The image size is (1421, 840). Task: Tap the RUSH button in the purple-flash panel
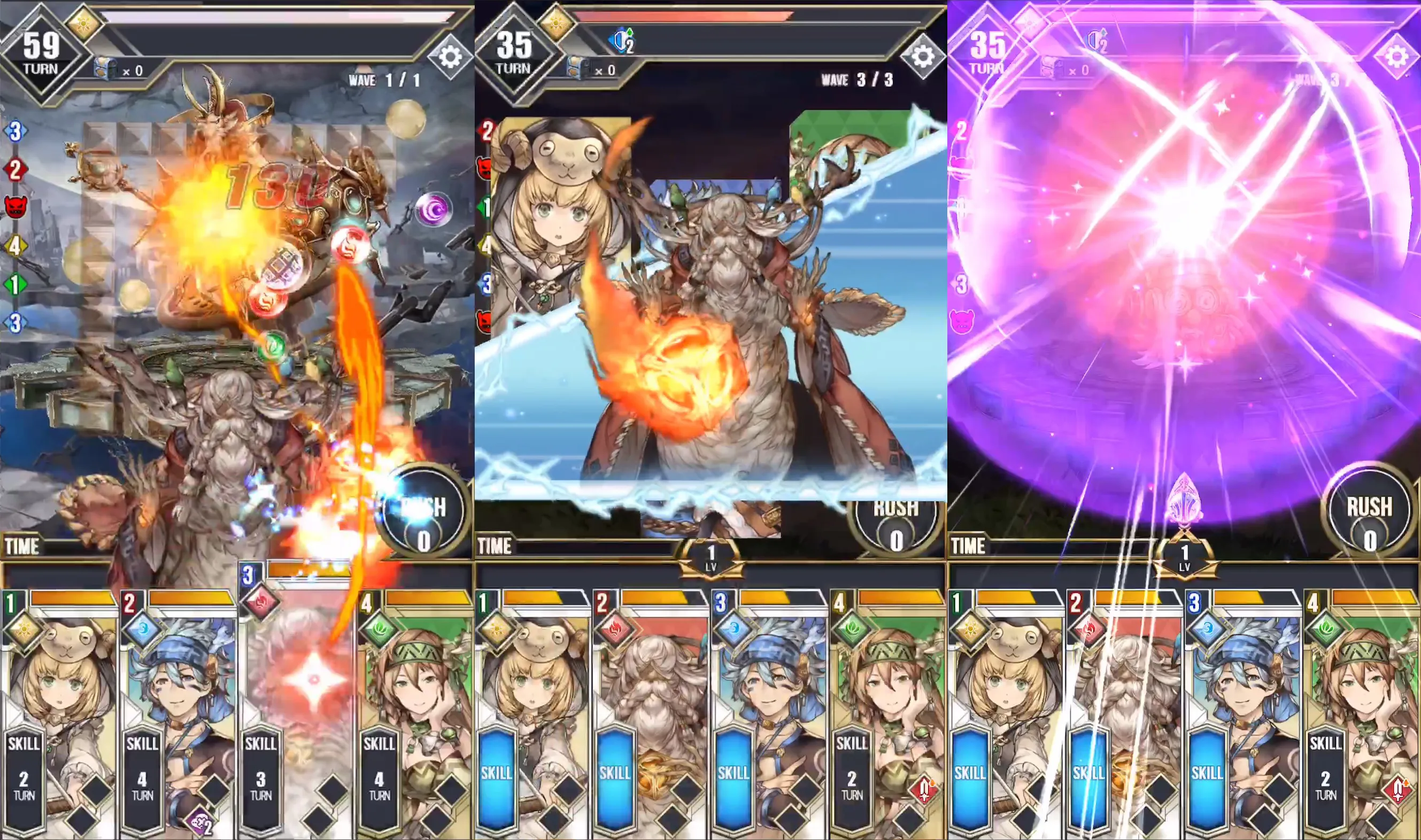click(x=1369, y=519)
